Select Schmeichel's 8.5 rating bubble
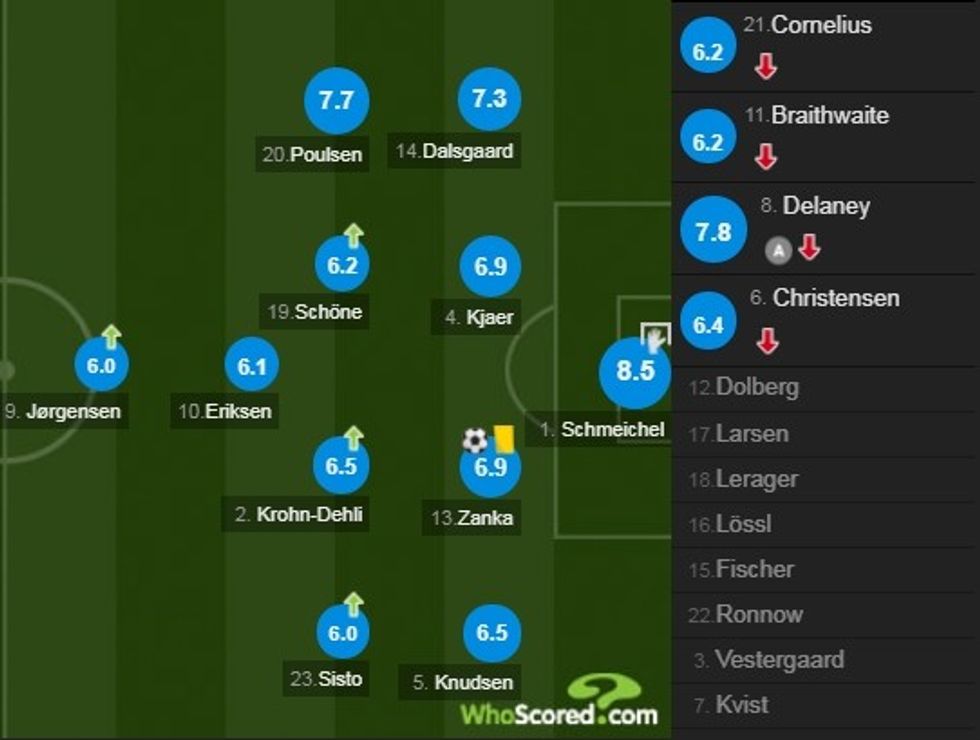The image size is (980, 740). (634, 372)
